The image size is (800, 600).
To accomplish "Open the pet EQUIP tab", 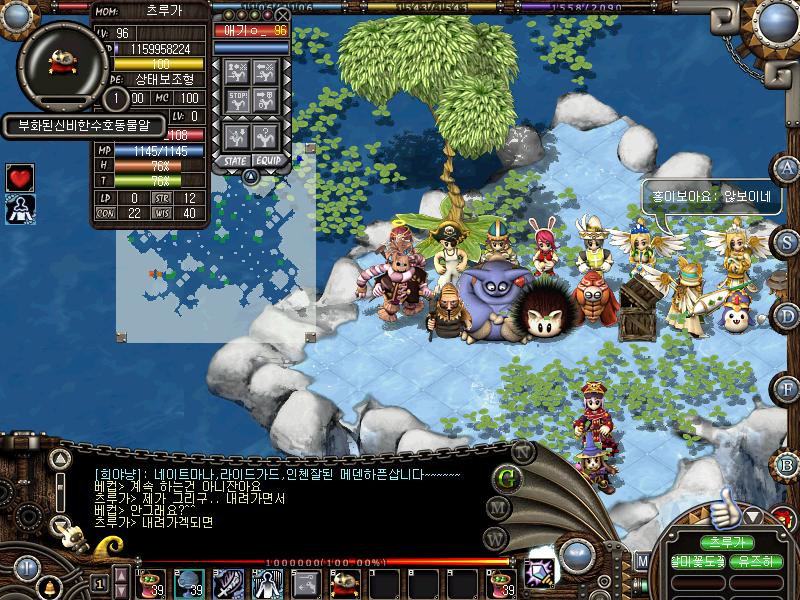I will pyautogui.click(x=267, y=160).
